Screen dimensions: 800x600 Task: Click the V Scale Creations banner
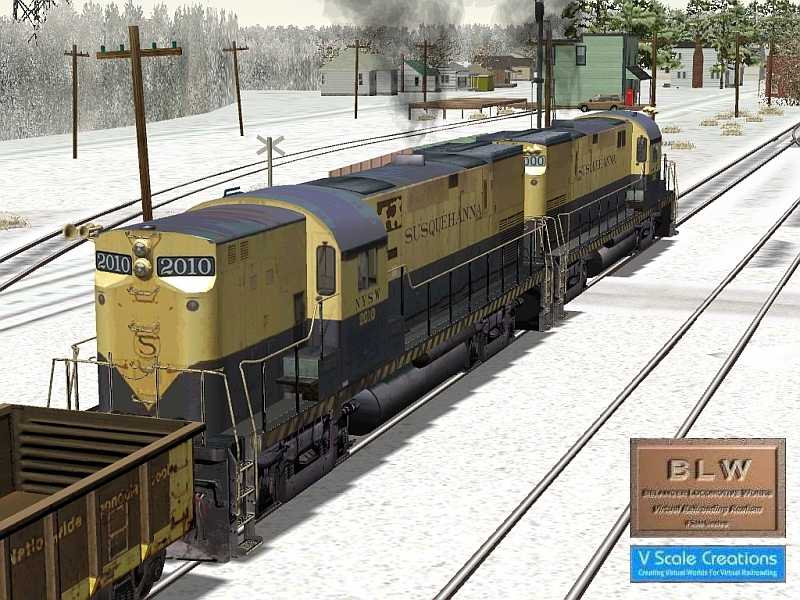707,563
